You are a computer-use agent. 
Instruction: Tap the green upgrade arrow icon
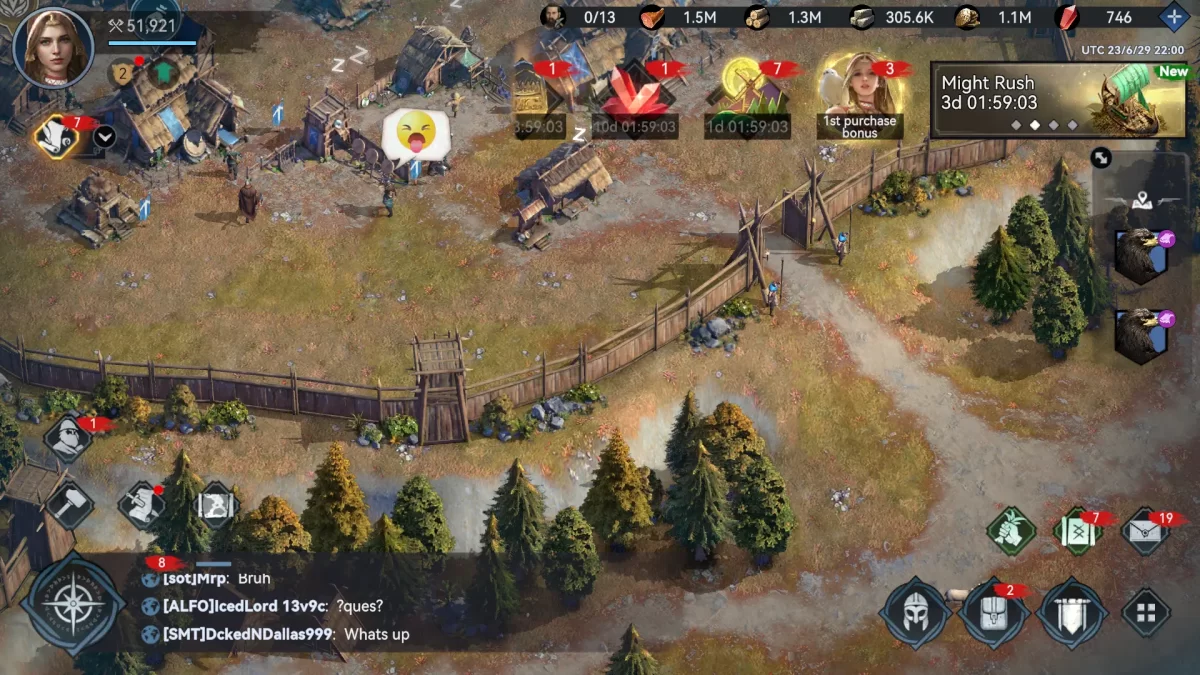160,73
